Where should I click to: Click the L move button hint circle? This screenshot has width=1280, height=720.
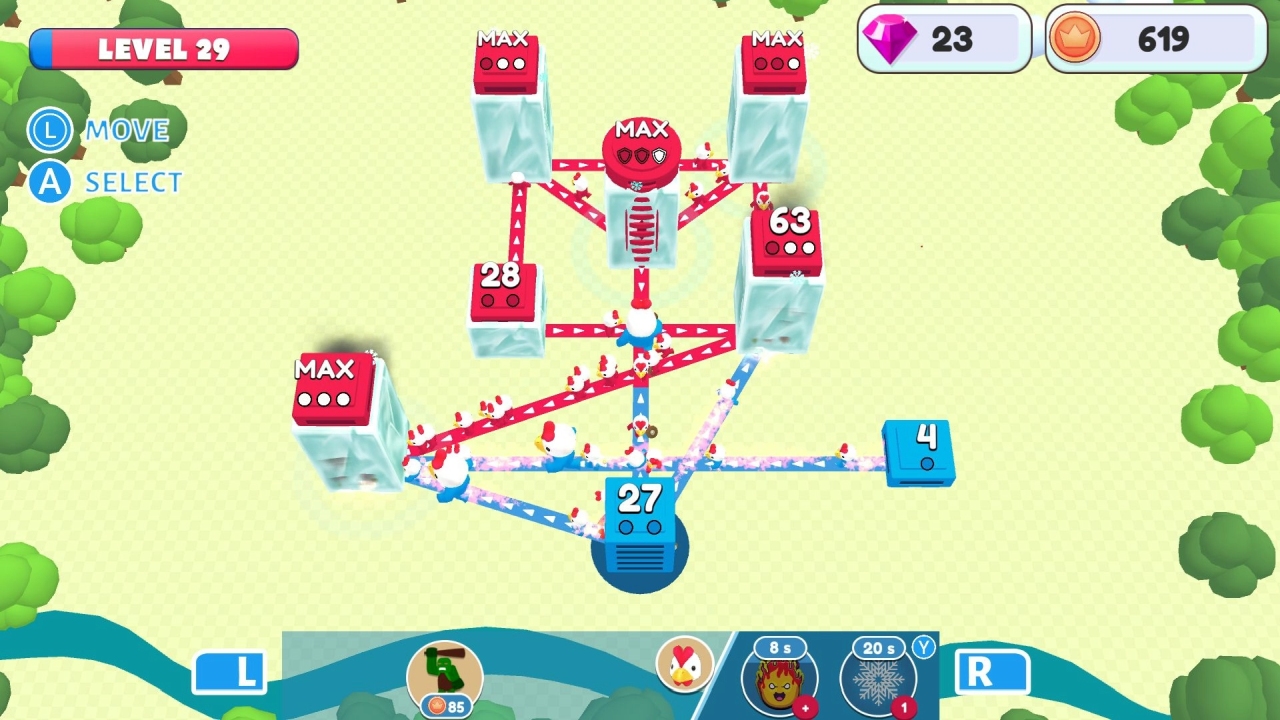(x=49, y=131)
